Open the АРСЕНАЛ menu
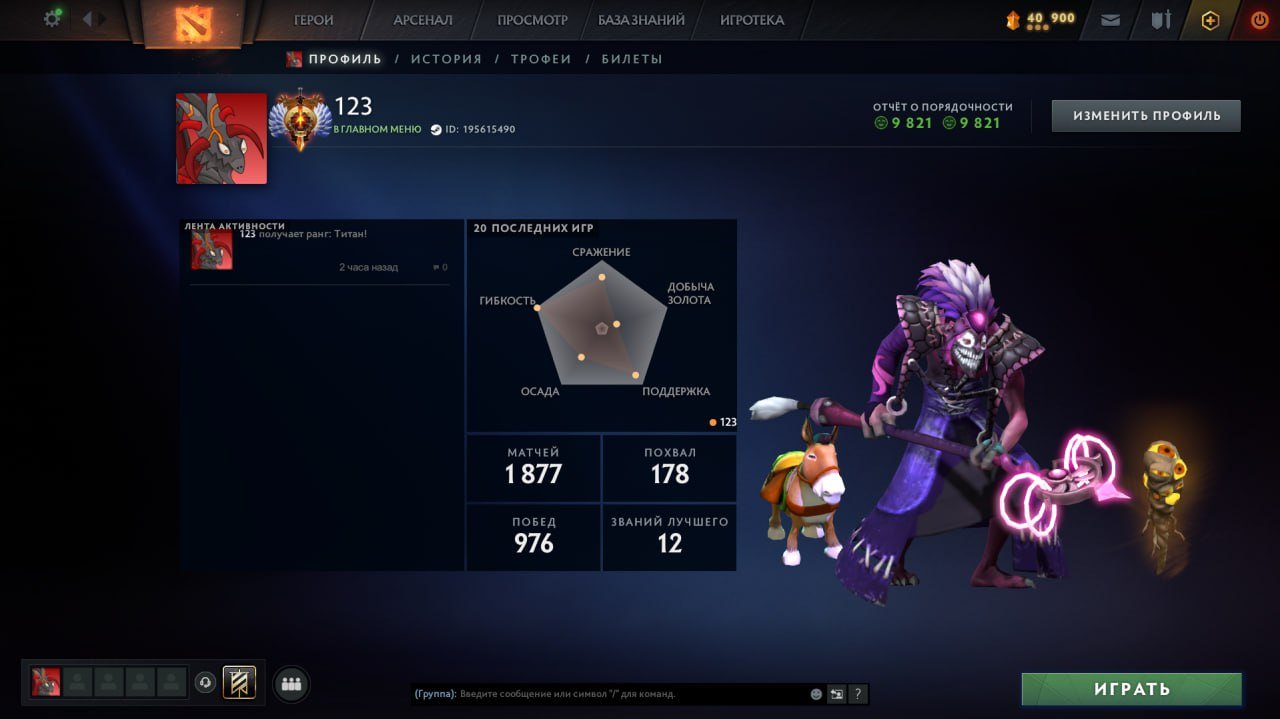 (423, 20)
